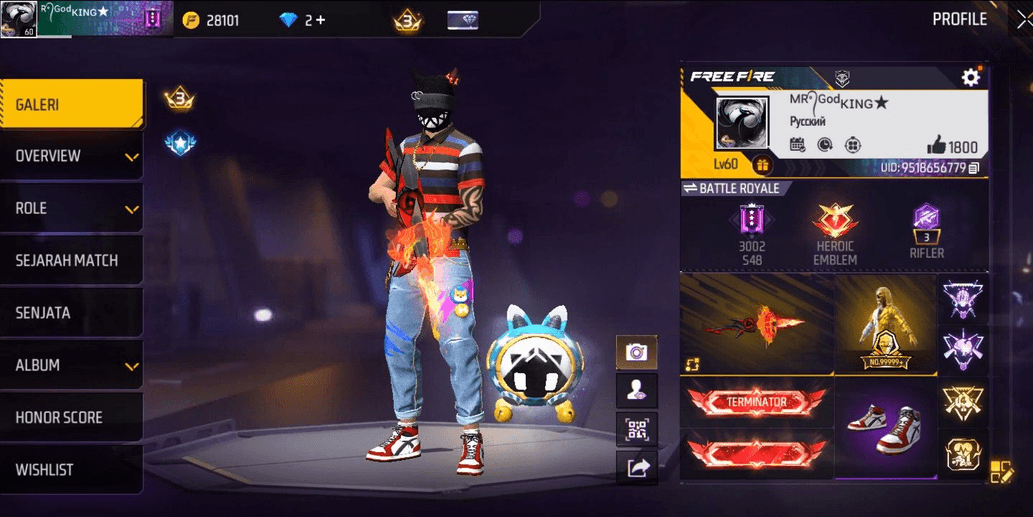Copy the player UID
The image size is (1033, 517).
974,167
